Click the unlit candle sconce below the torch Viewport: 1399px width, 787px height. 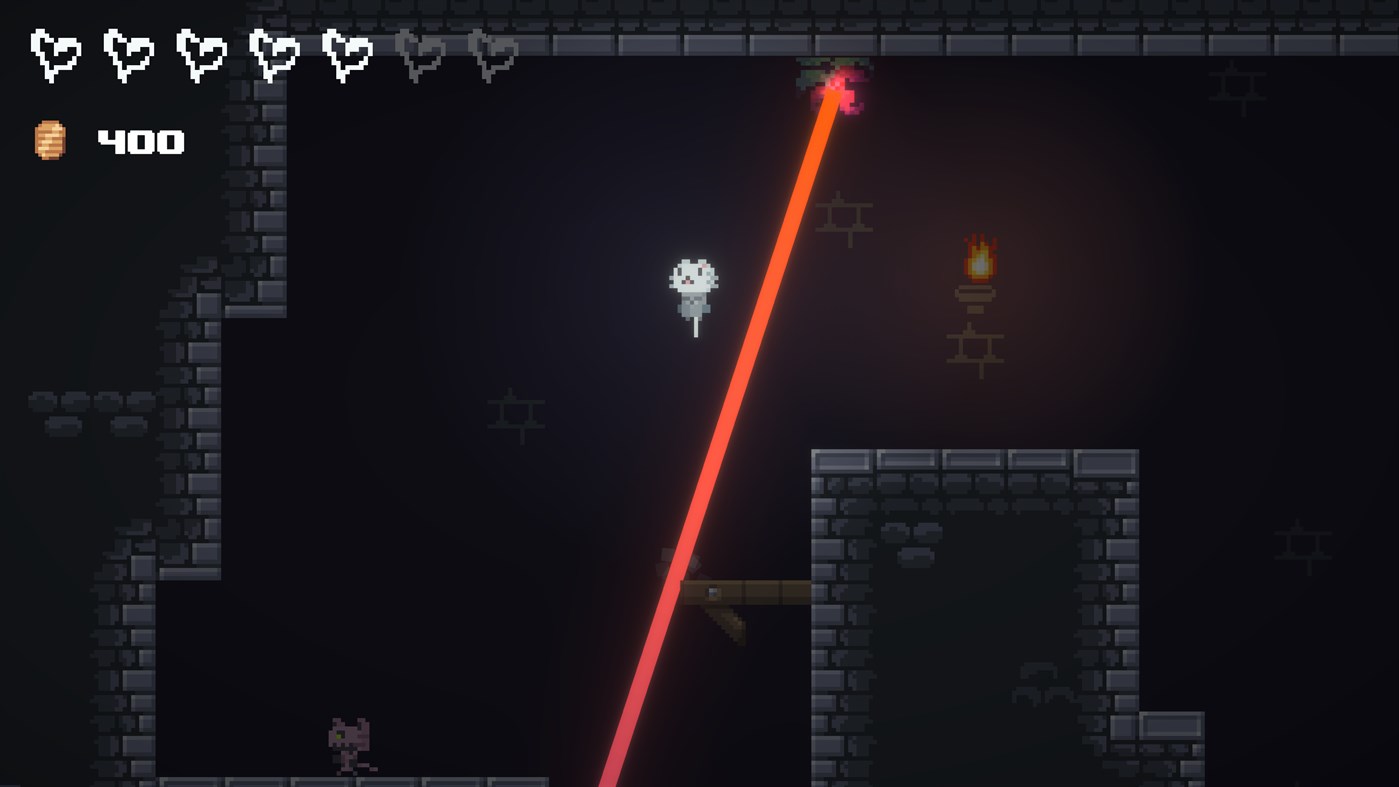coord(975,350)
